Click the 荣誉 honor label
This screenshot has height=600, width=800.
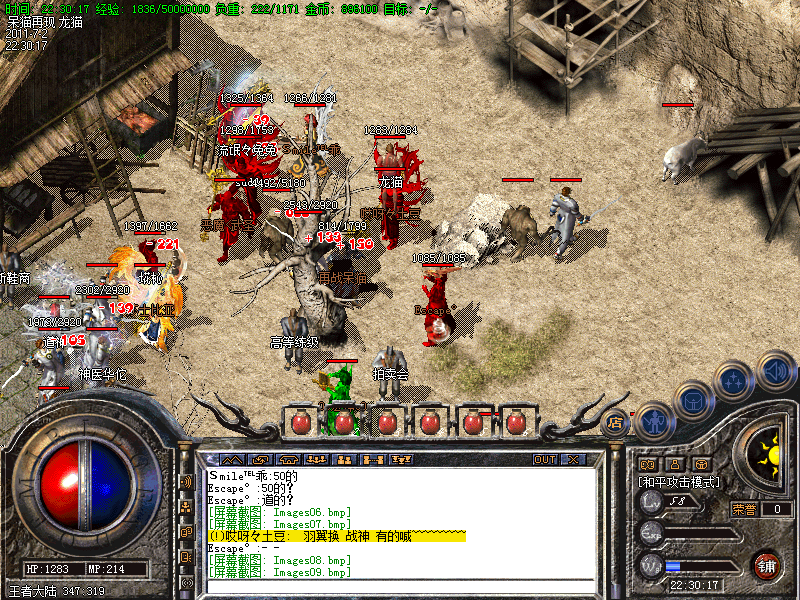(x=744, y=509)
